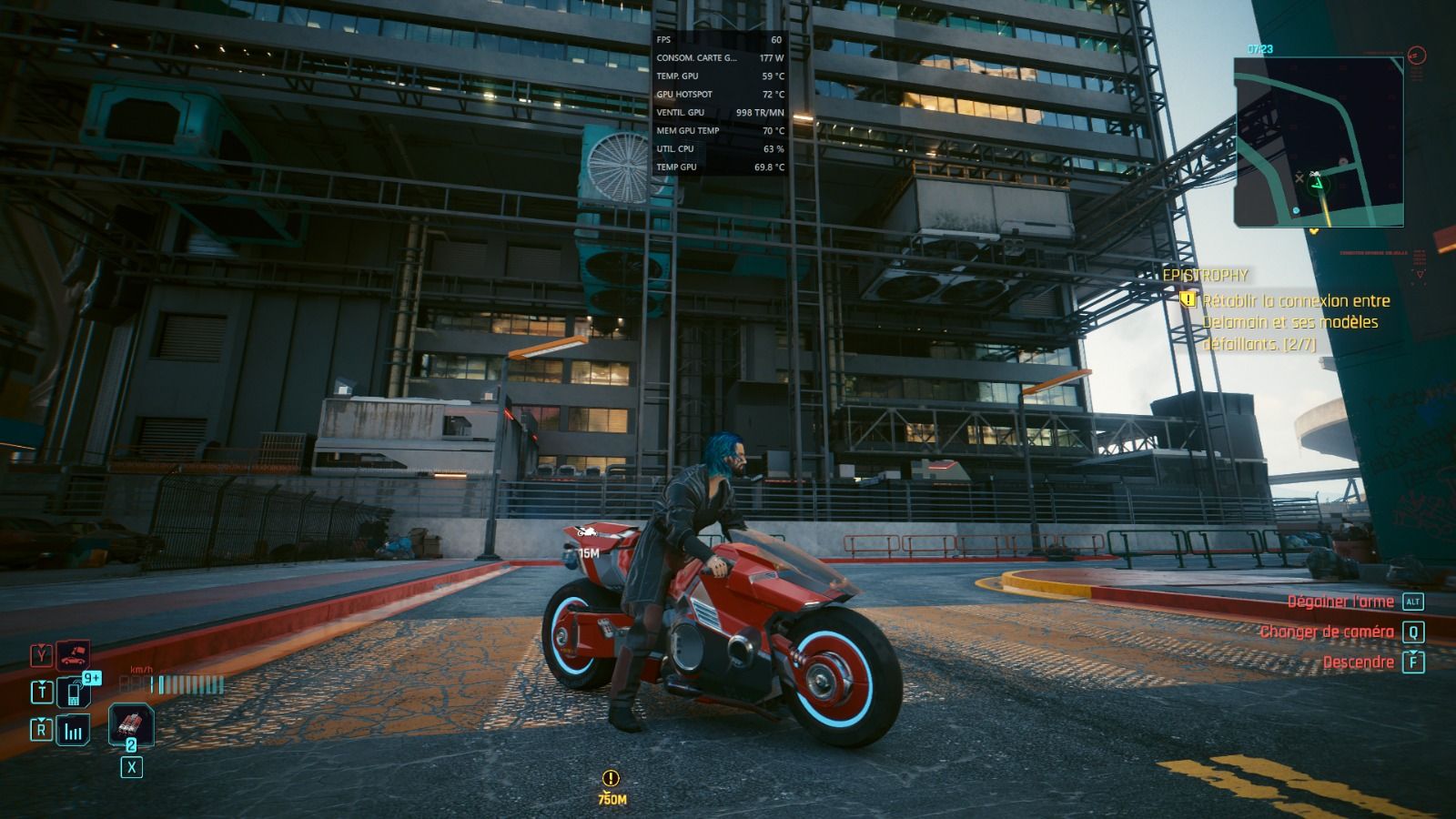
Task: Choose "Changer de caméra" option
Action: pyautogui.click(x=1327, y=632)
